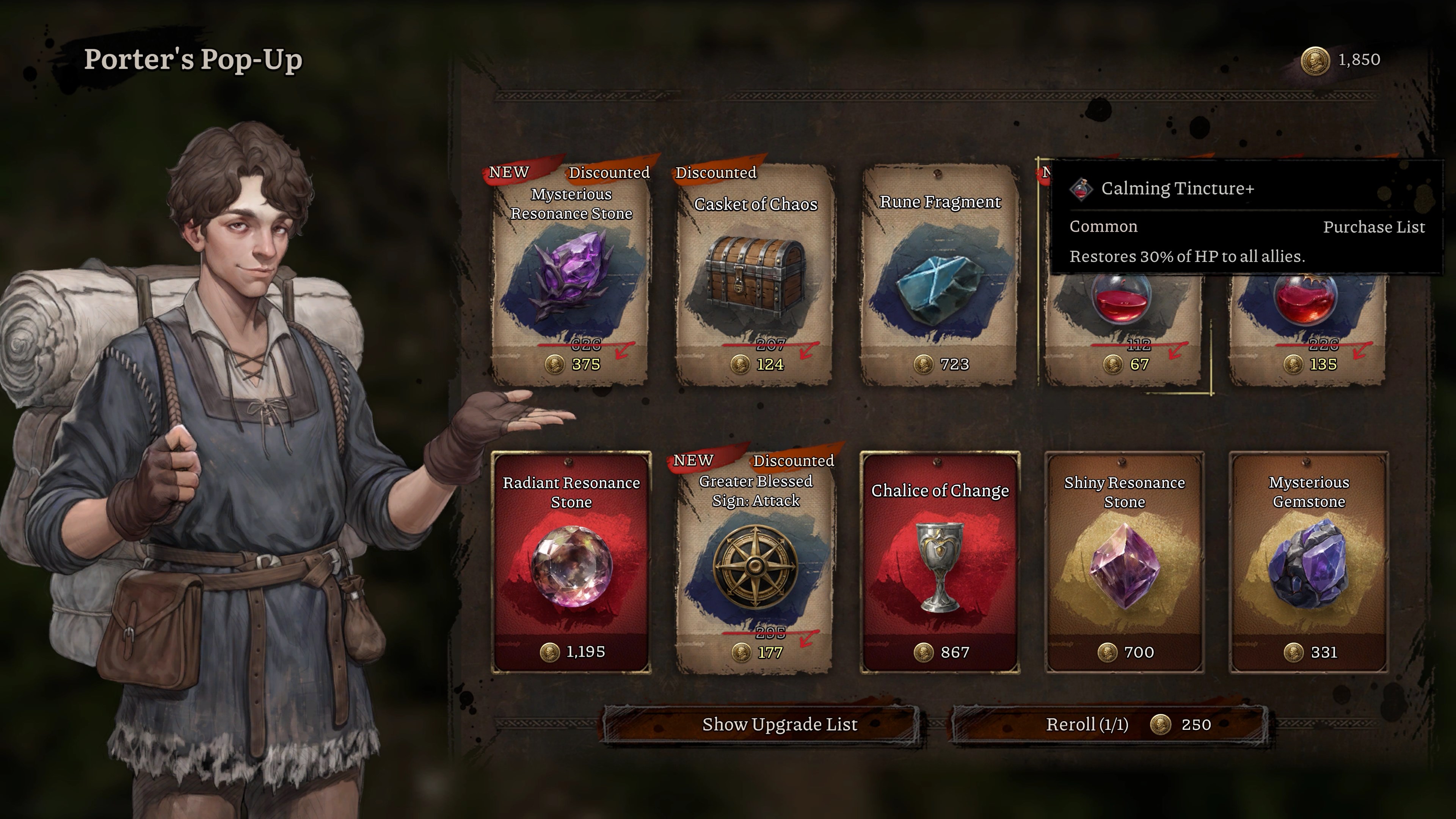Screen dimensions: 1456x819
Task: Buy the Shiny Resonance Stone
Action: pos(1123,562)
